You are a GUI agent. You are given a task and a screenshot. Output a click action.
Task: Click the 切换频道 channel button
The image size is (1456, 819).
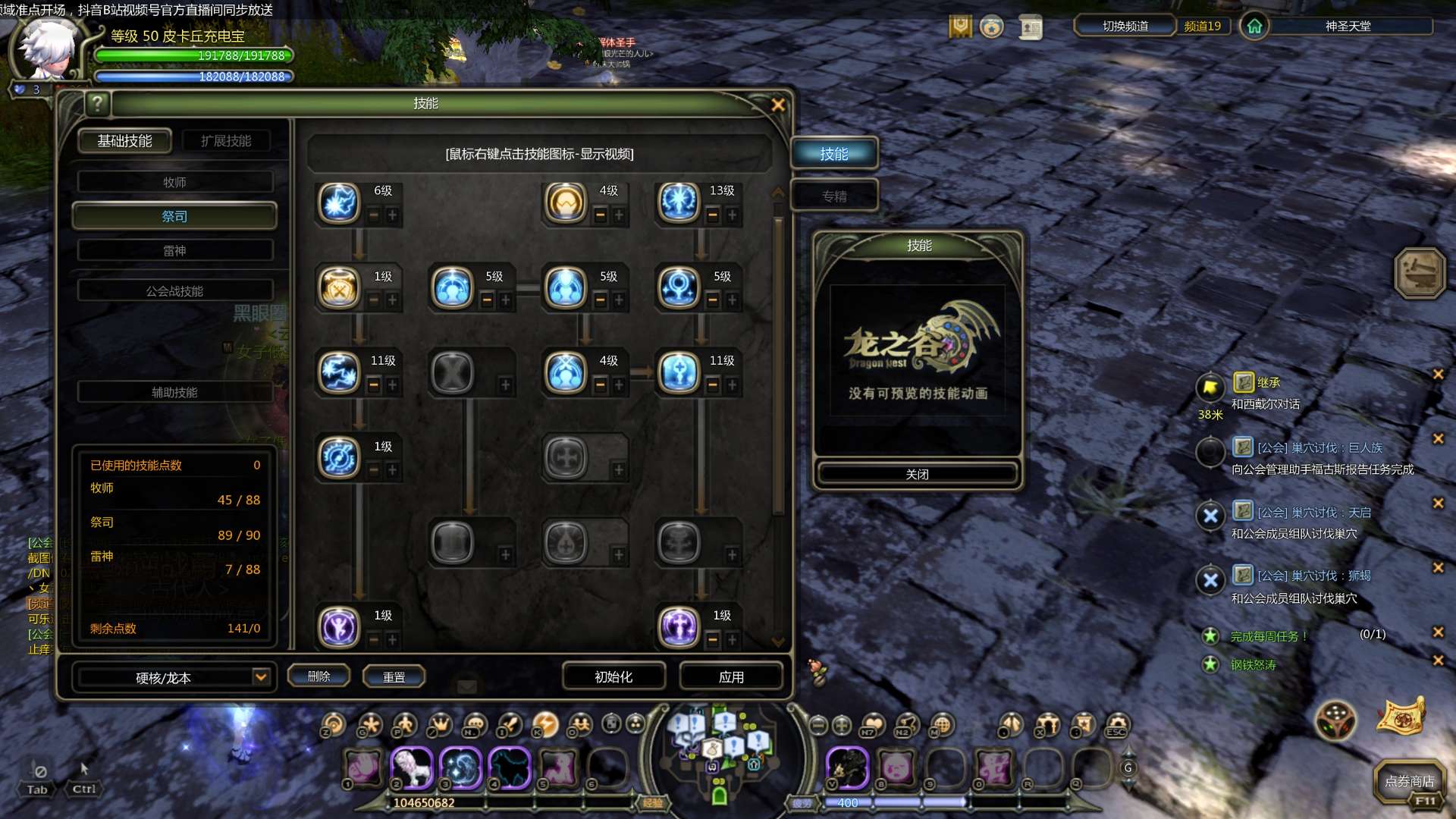click(x=1125, y=26)
